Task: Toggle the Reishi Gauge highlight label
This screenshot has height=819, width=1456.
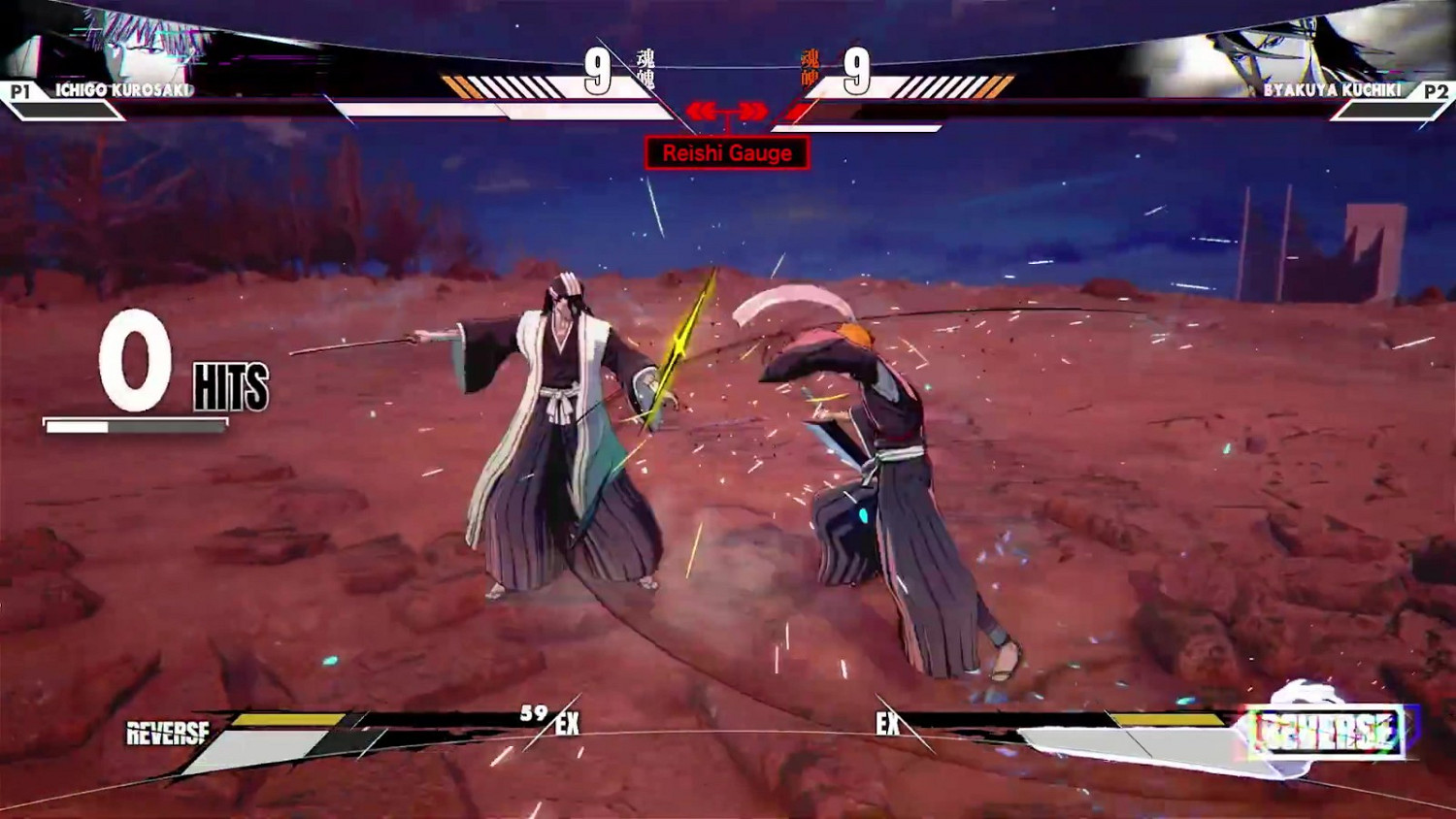Action: coord(725,152)
